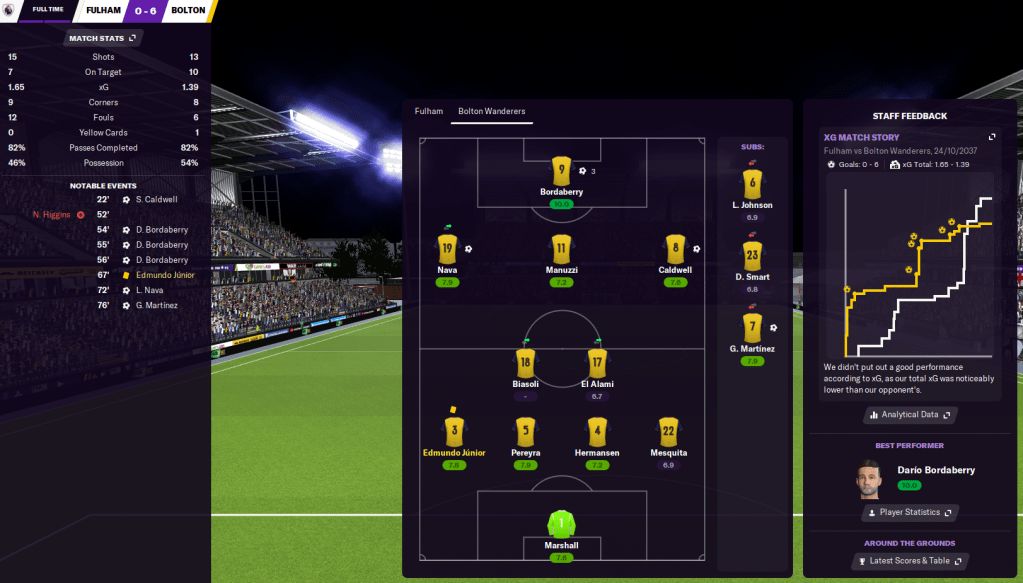Expand the xG Match Story chart
The height and width of the screenshot is (583, 1023).
[x=992, y=137]
